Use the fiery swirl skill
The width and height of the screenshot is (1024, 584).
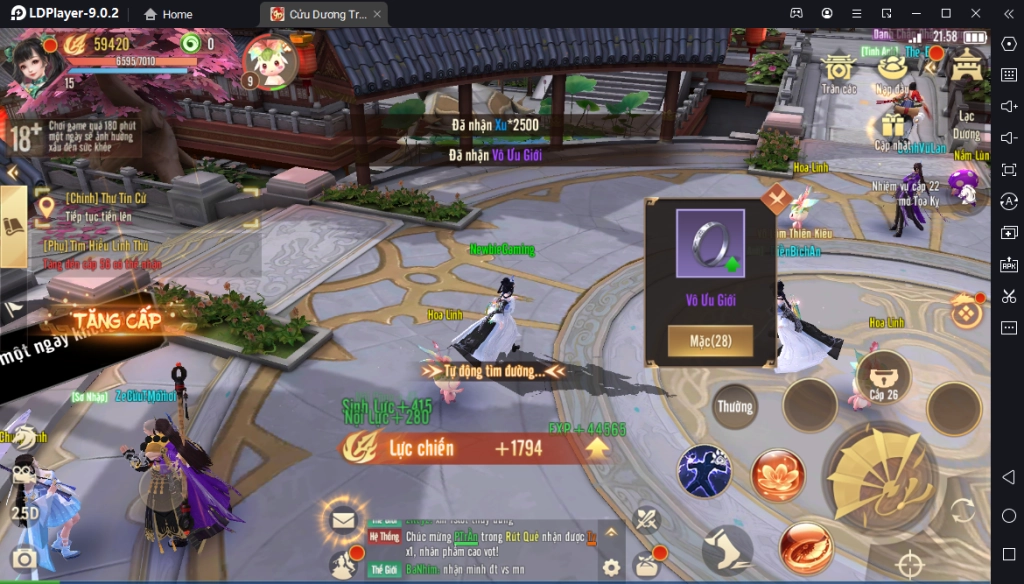tap(806, 548)
